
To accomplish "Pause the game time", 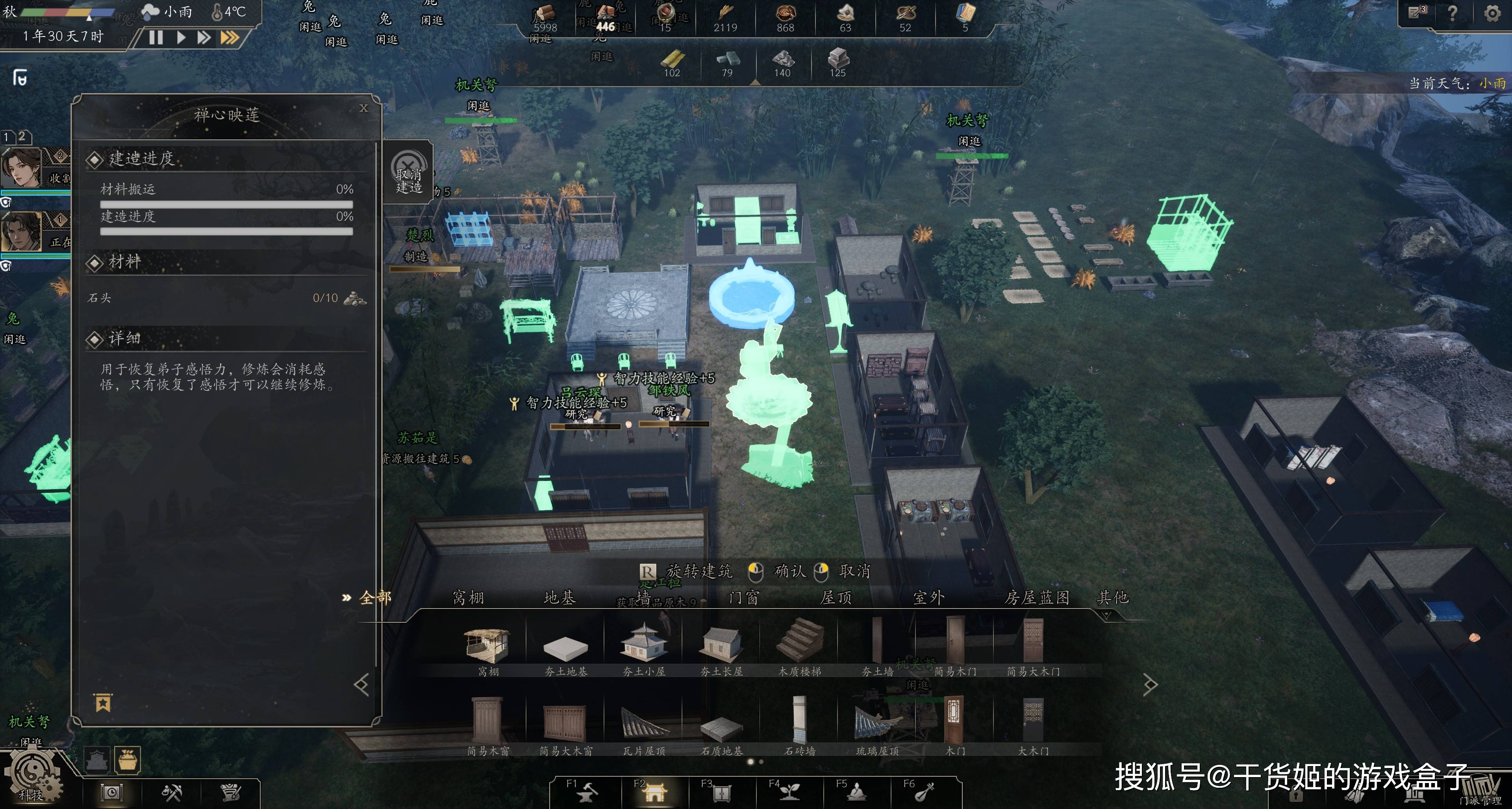I will (x=156, y=37).
